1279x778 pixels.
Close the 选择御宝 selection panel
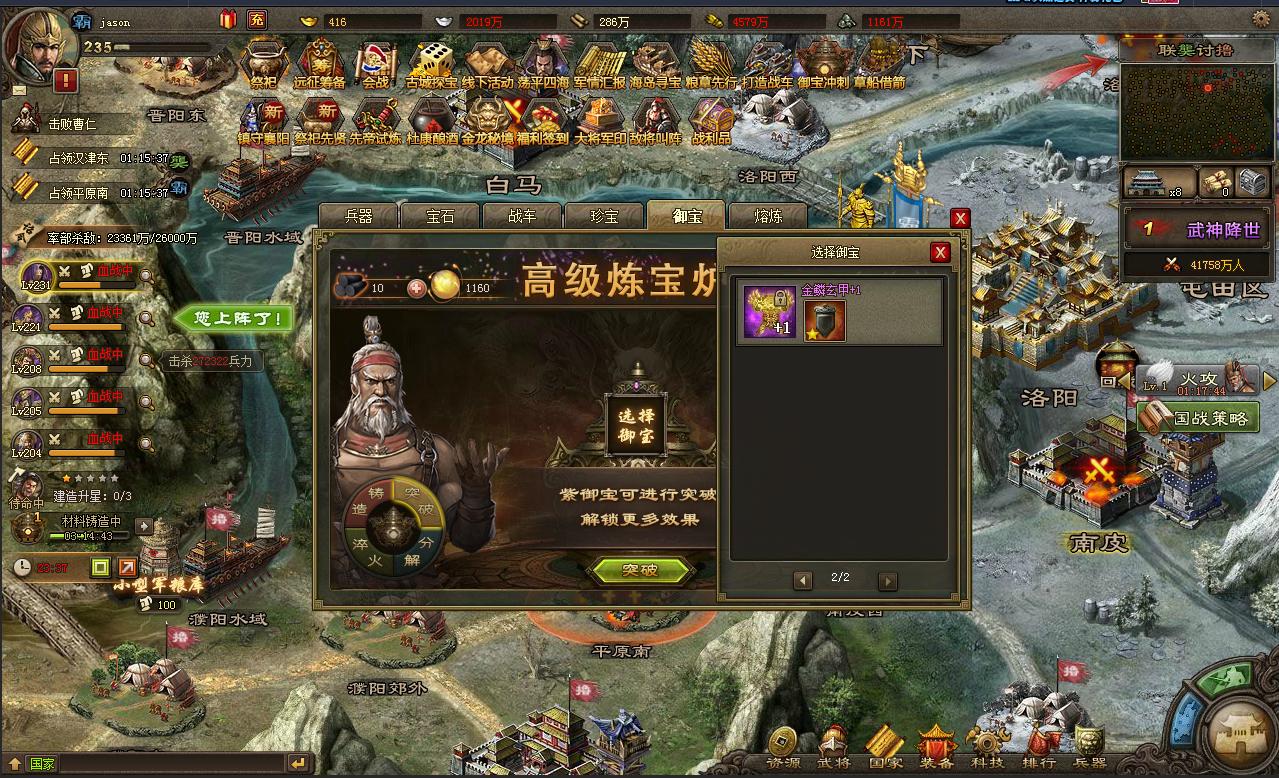939,253
